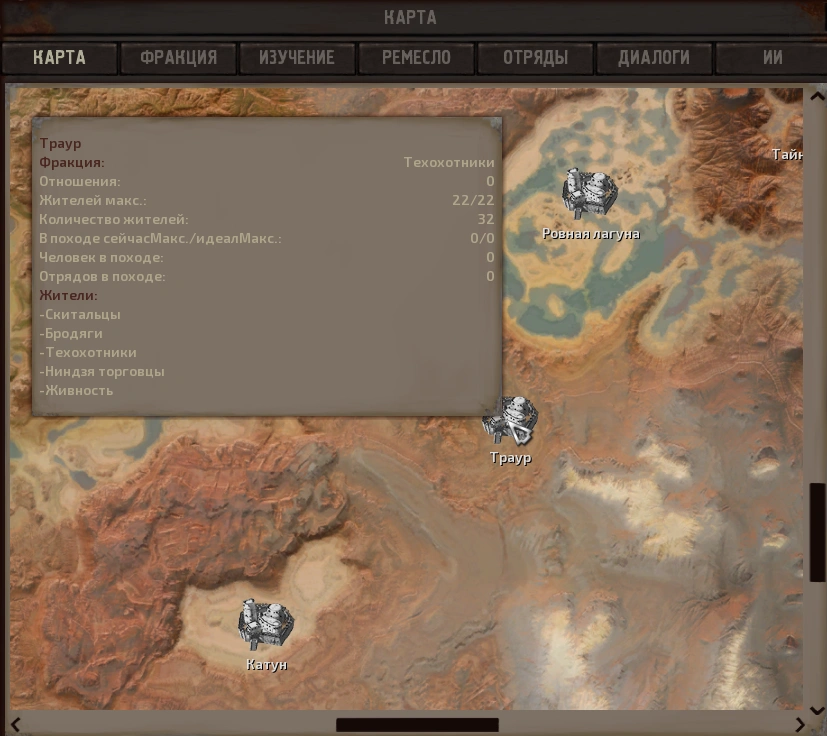This screenshot has width=827, height=736.
Task: Select the Траур town marker
Action: point(511,420)
